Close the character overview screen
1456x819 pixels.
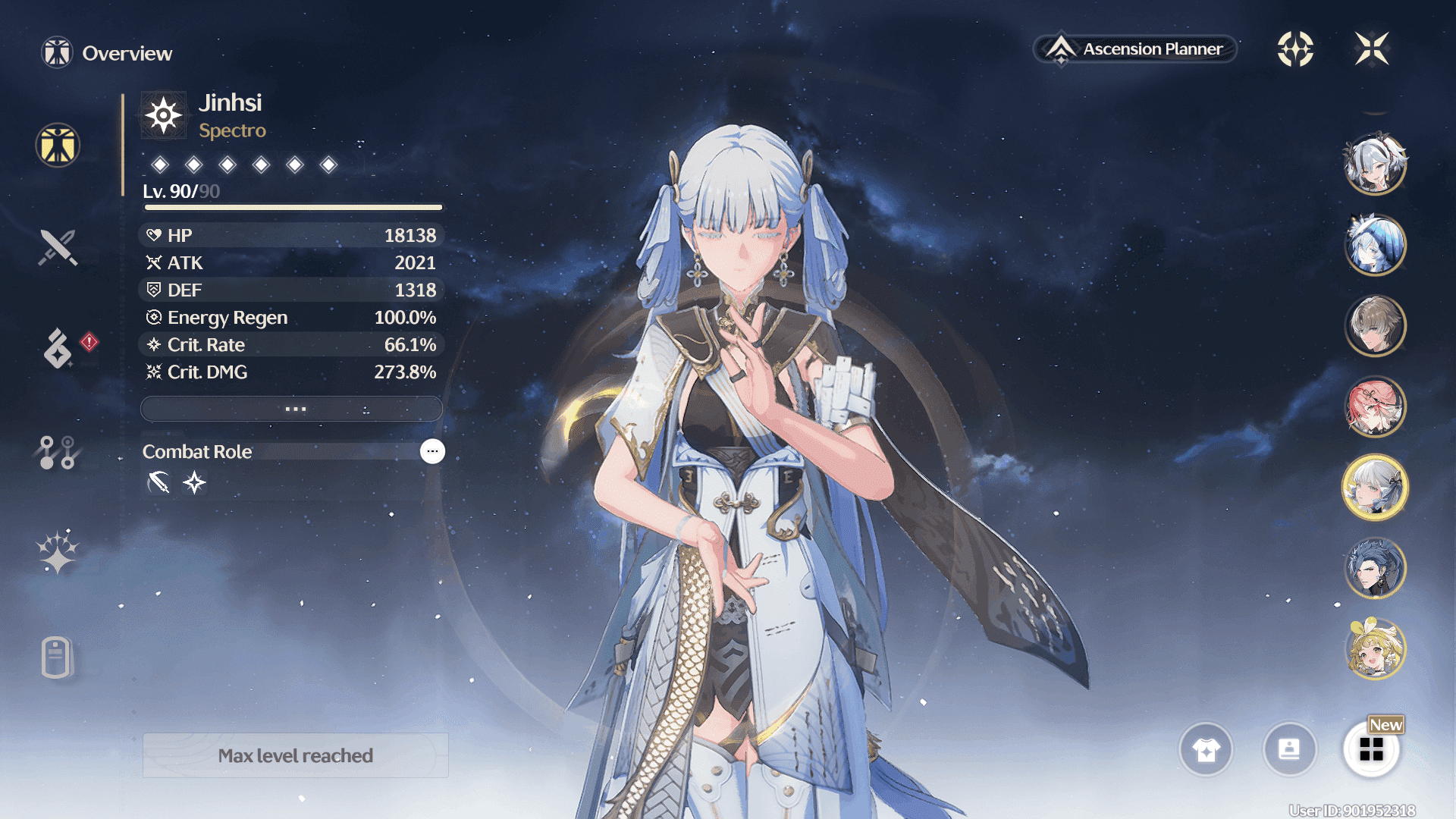(x=1372, y=49)
